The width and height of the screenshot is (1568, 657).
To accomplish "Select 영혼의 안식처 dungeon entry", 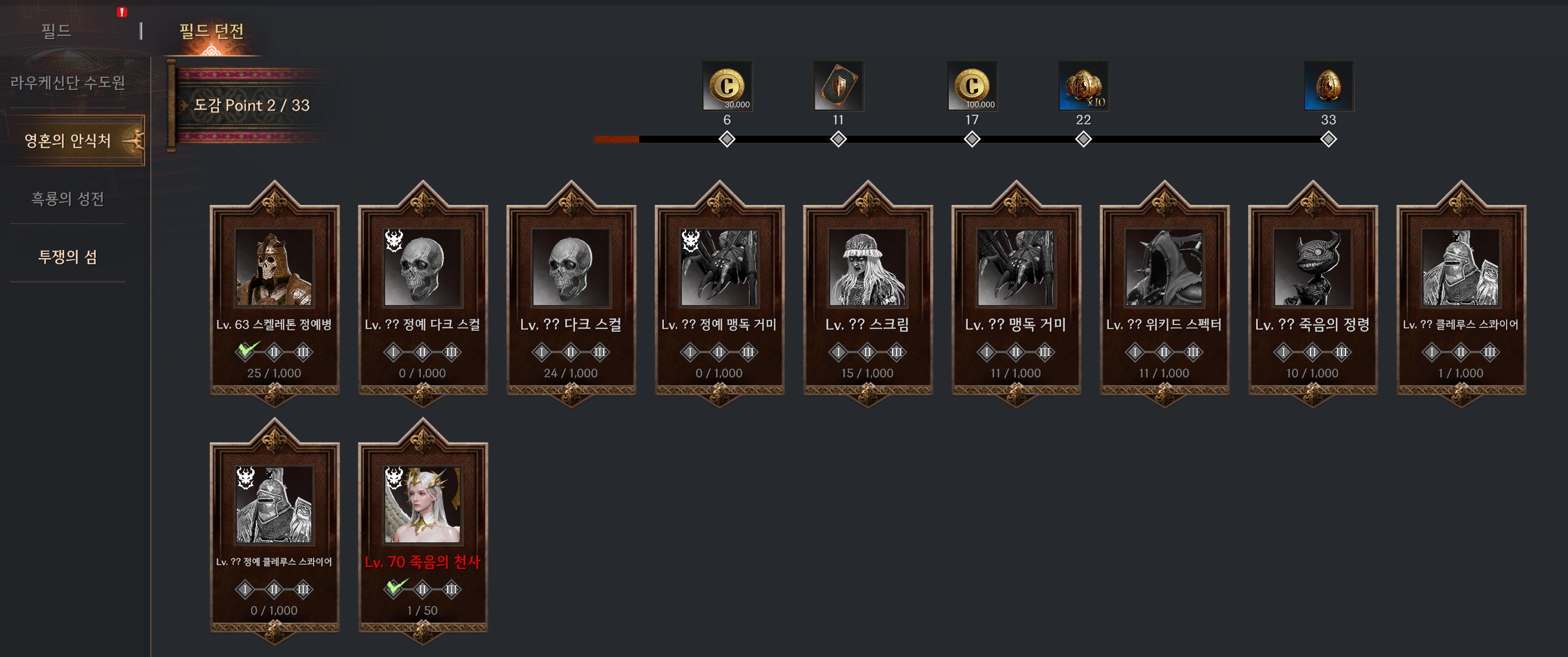I will 68,140.
